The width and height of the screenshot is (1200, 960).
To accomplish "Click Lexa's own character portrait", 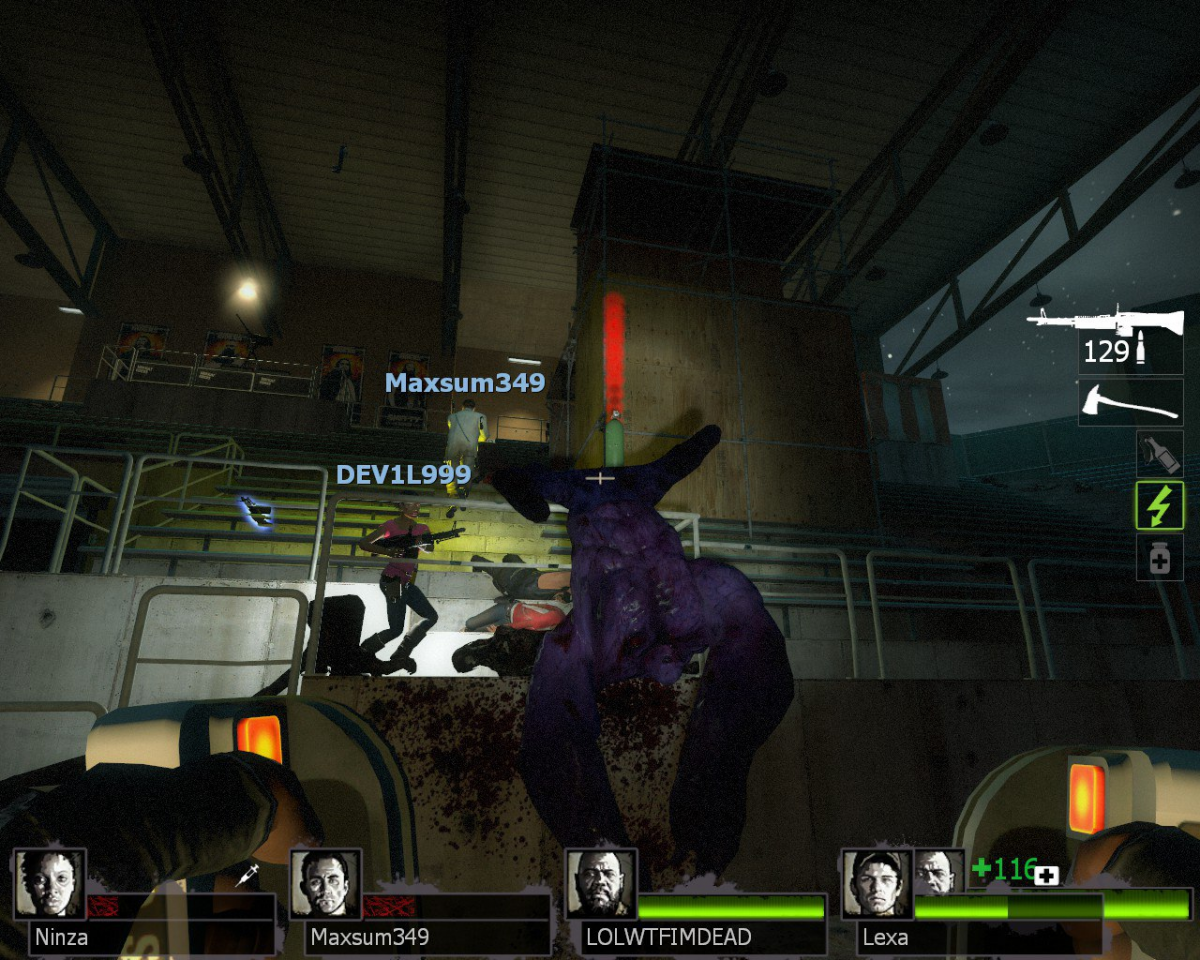I will pos(878,884).
